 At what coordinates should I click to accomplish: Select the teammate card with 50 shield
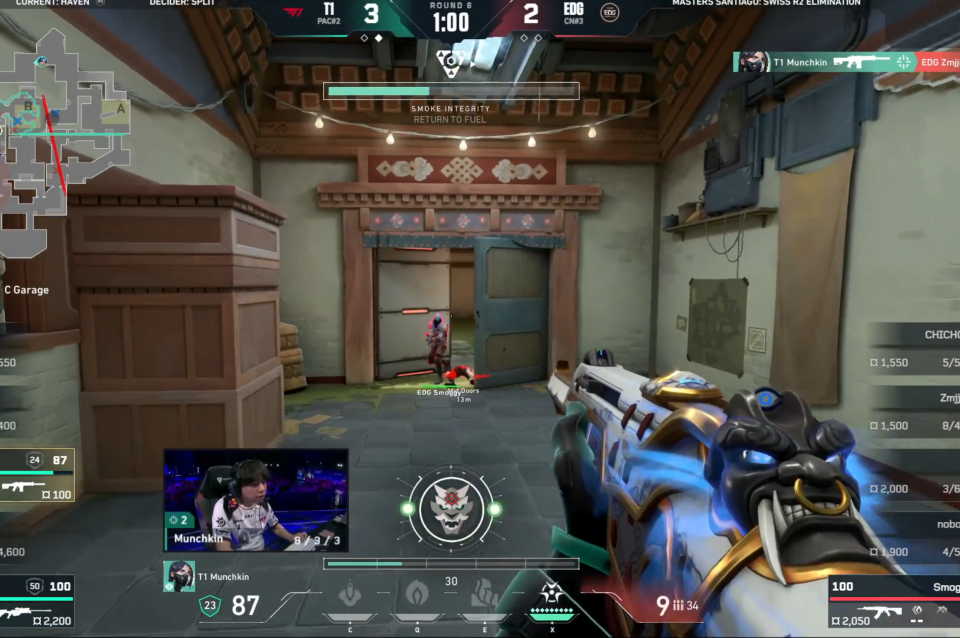point(37,598)
